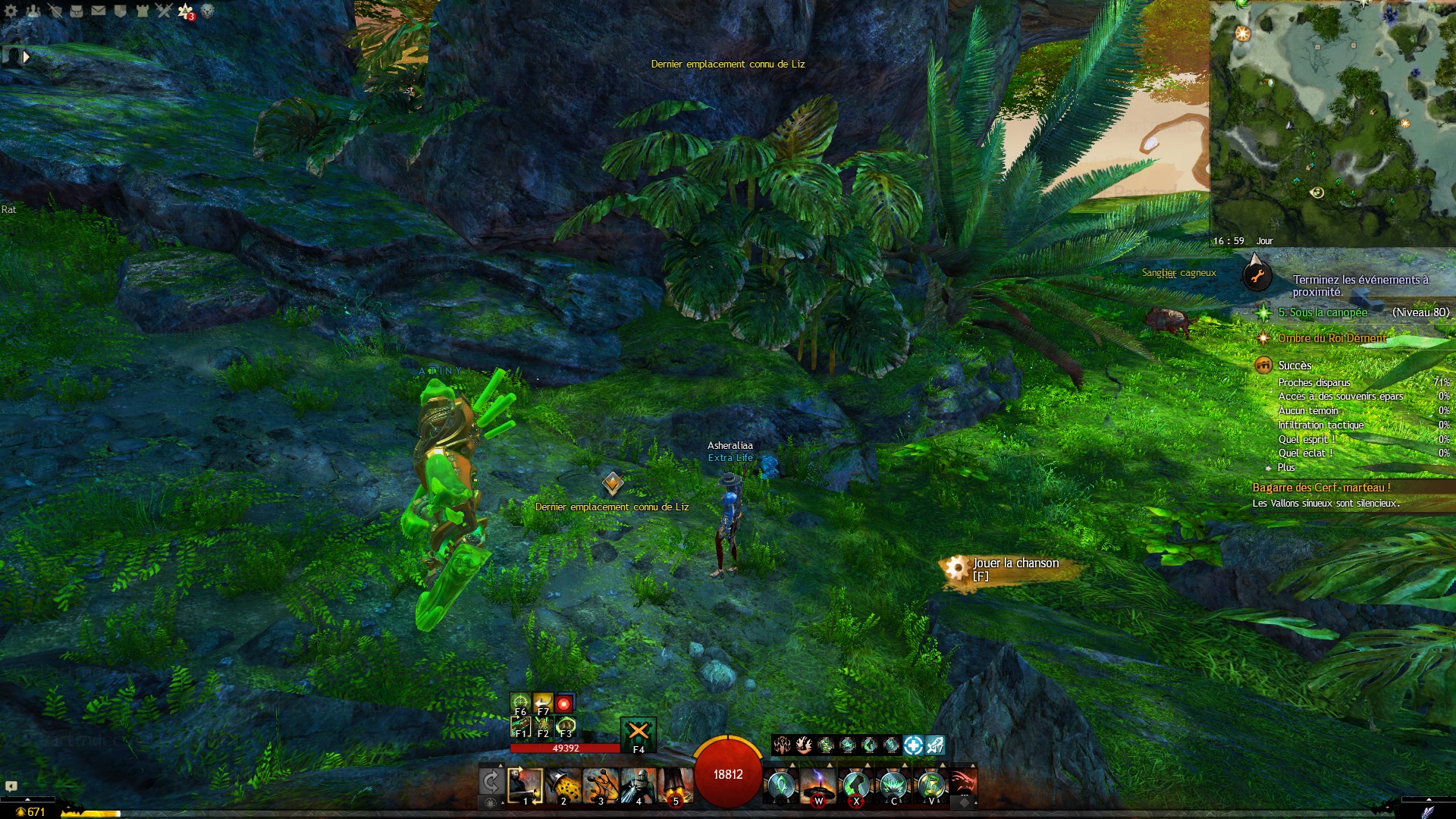Select the 'Sous la canopée' story objective
The height and width of the screenshot is (819, 1456).
(1323, 312)
